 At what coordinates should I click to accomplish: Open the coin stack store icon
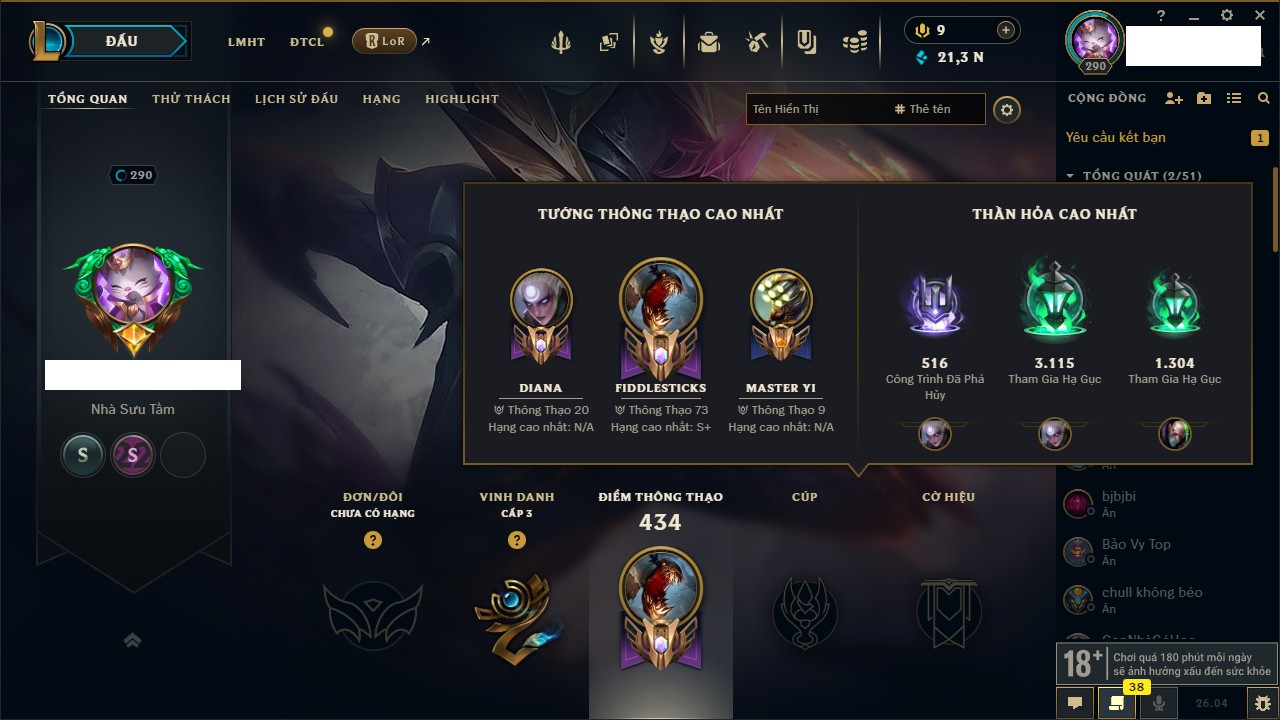(x=854, y=42)
